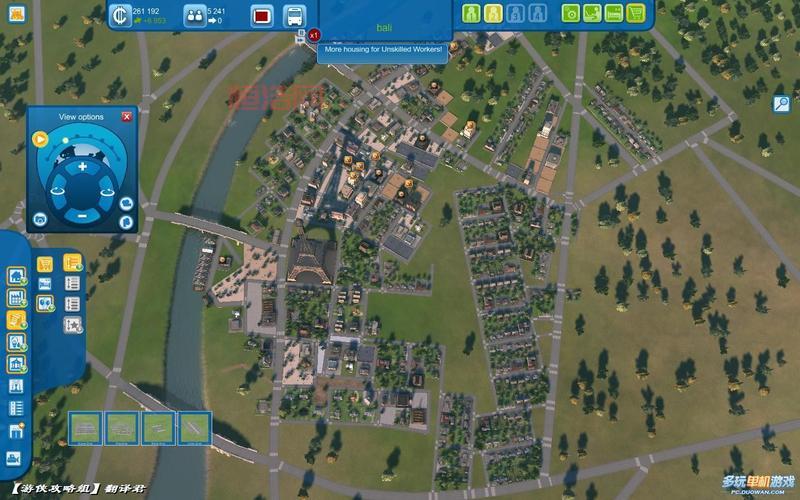Close the View options panel
The image size is (800, 500).
click(x=127, y=117)
